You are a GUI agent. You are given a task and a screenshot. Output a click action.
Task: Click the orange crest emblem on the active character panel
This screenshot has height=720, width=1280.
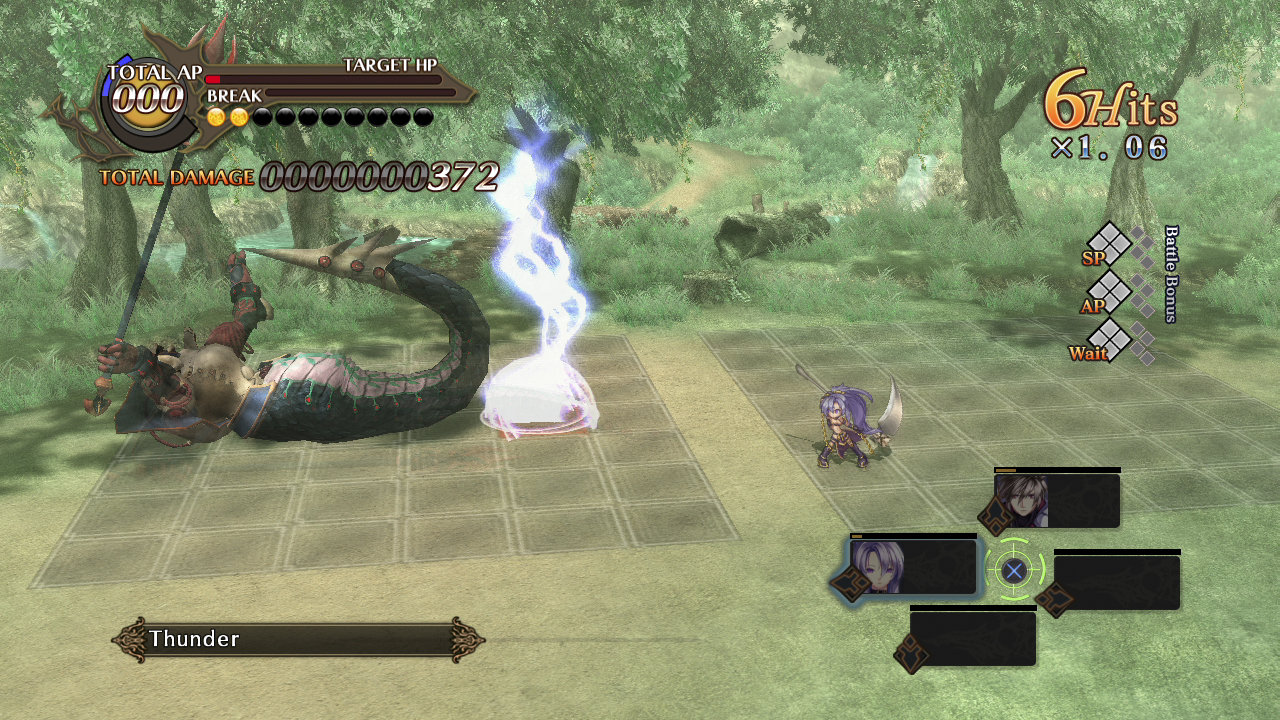click(849, 583)
